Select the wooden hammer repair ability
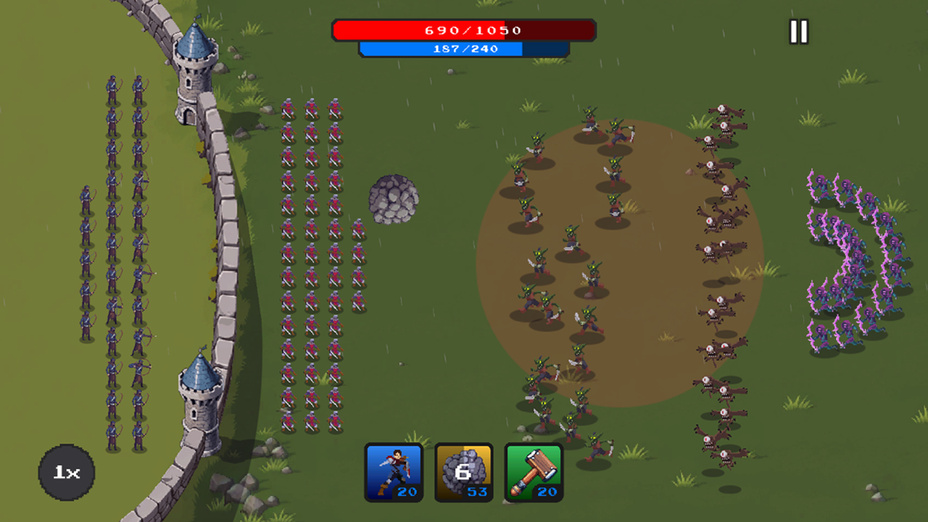The image size is (928, 522). 534,472
